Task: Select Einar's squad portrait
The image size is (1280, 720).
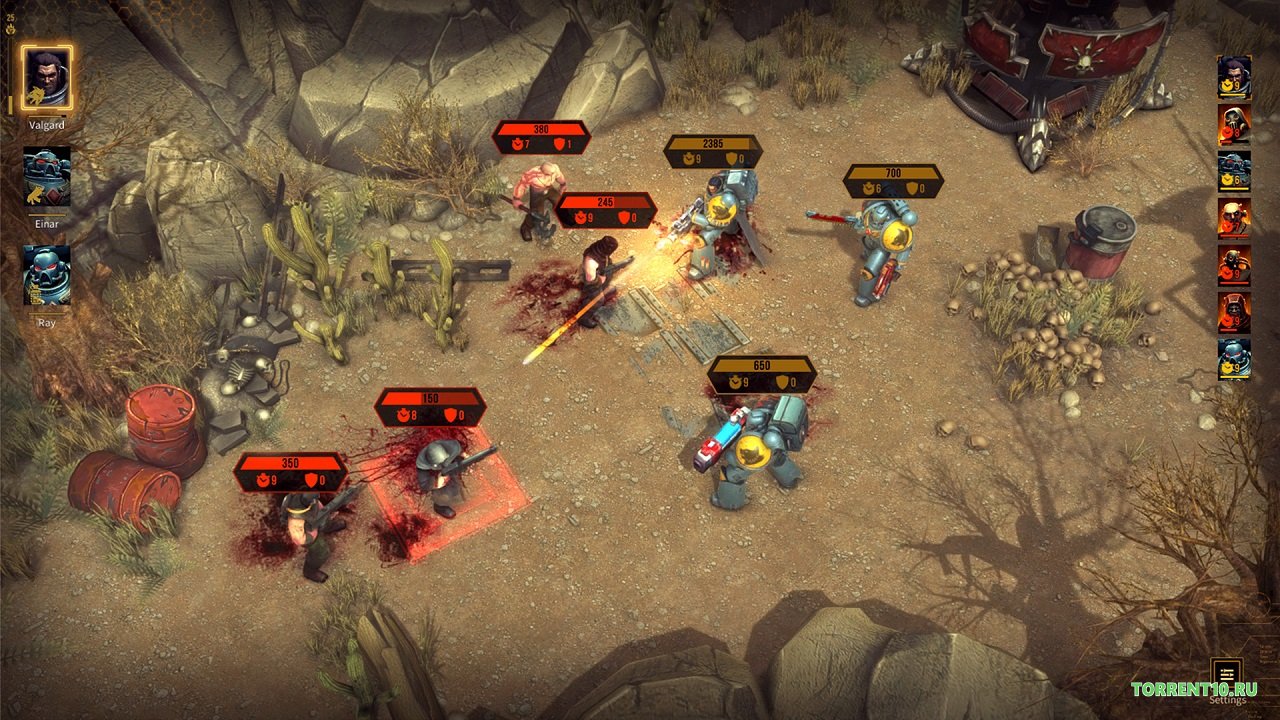Action: pyautogui.click(x=47, y=177)
